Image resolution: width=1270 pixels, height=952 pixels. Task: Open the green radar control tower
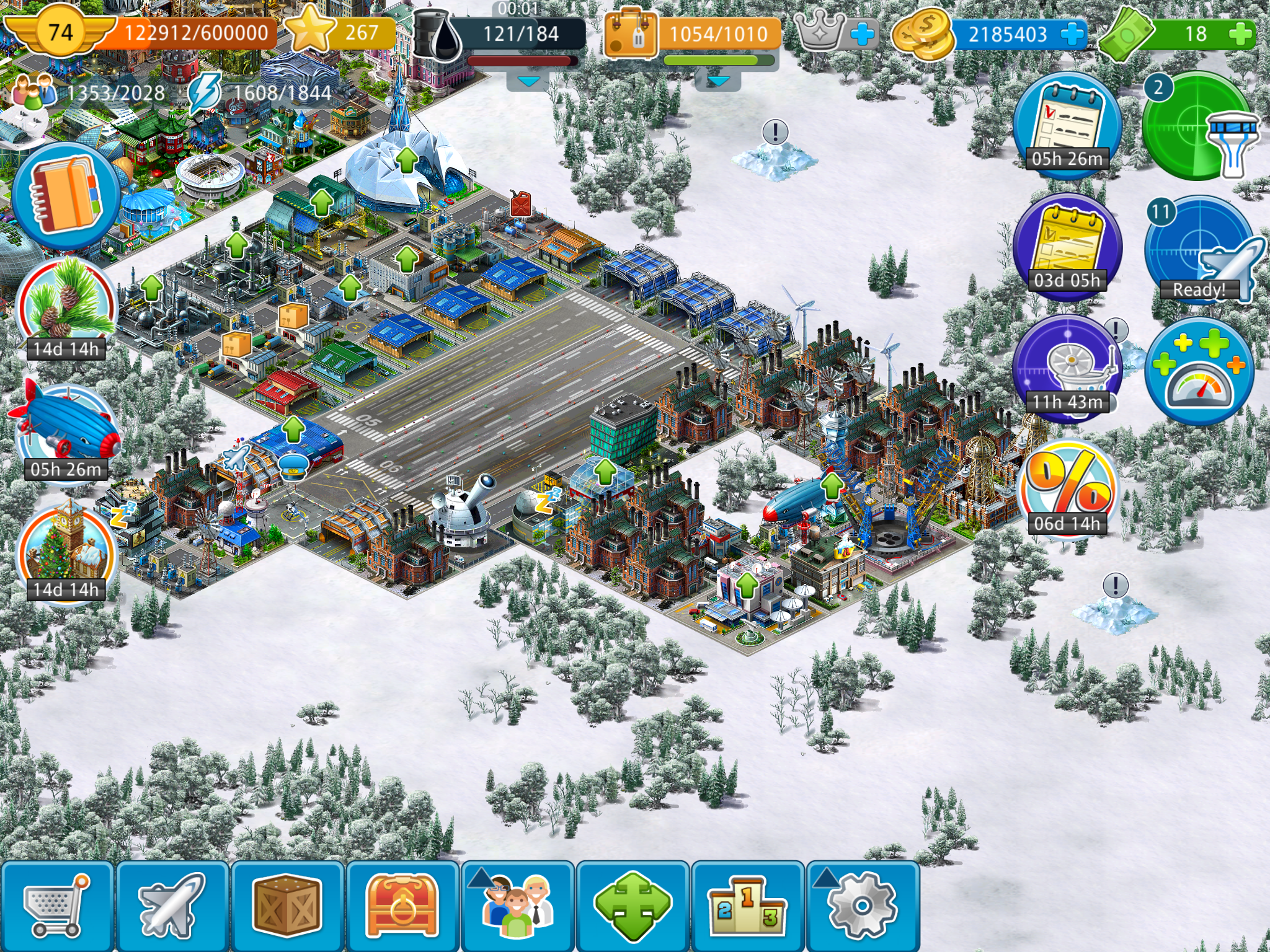click(1198, 127)
